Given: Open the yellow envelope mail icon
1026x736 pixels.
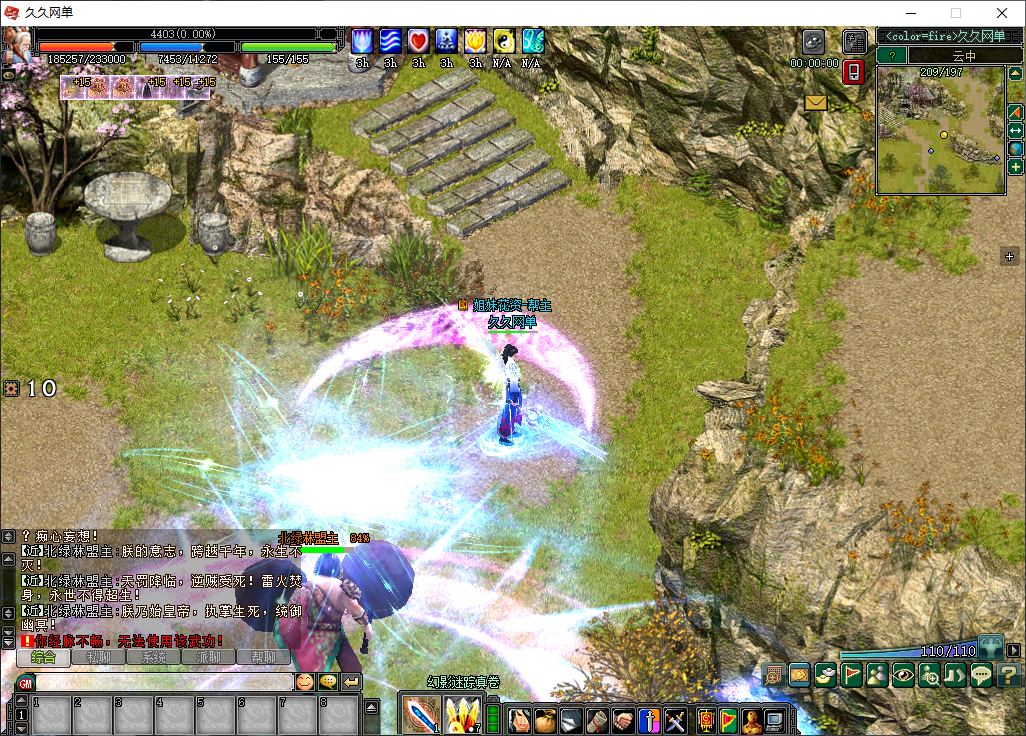Looking at the screenshot, I should click(816, 103).
